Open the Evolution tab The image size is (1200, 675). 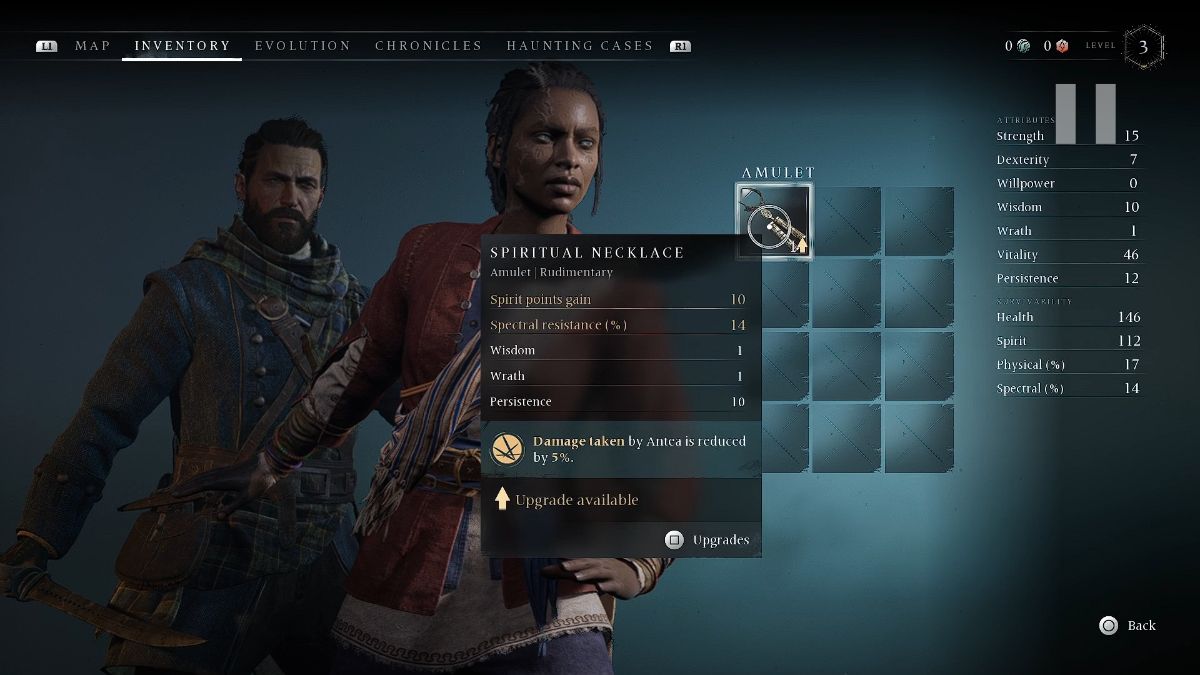(303, 46)
